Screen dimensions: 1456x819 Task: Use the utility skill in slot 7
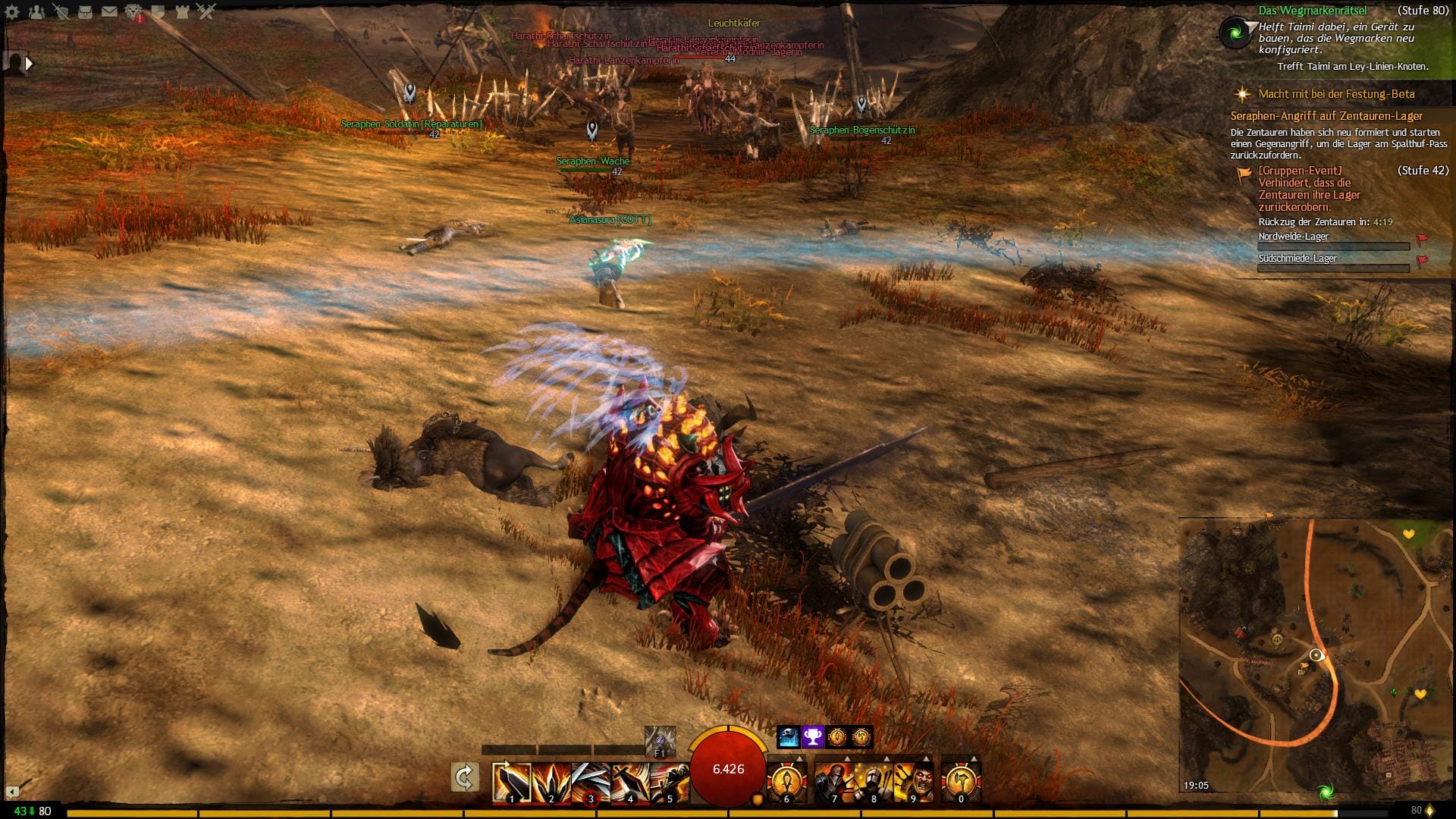834,782
